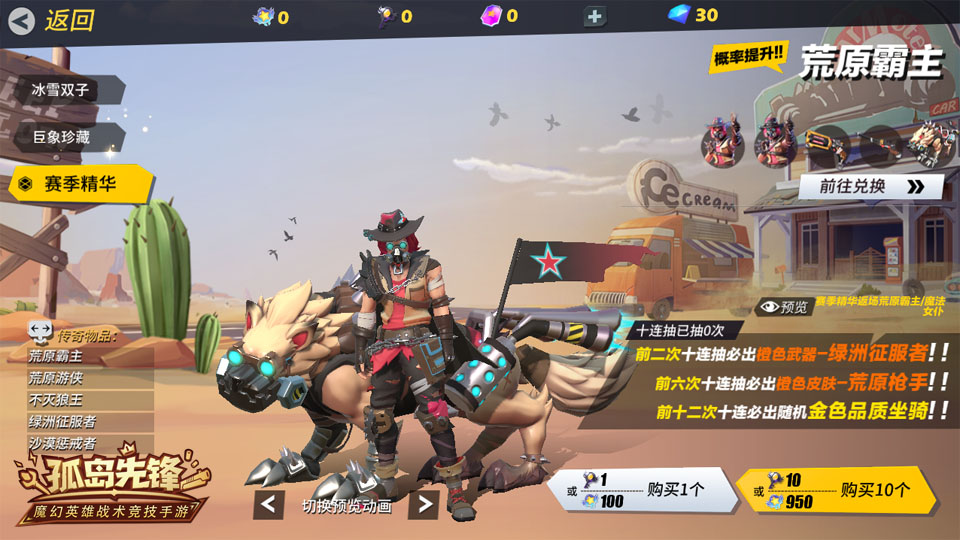Choose 荒原游侠 from the legendary items list
Viewport: 960px width, 540px height.
tap(56, 378)
